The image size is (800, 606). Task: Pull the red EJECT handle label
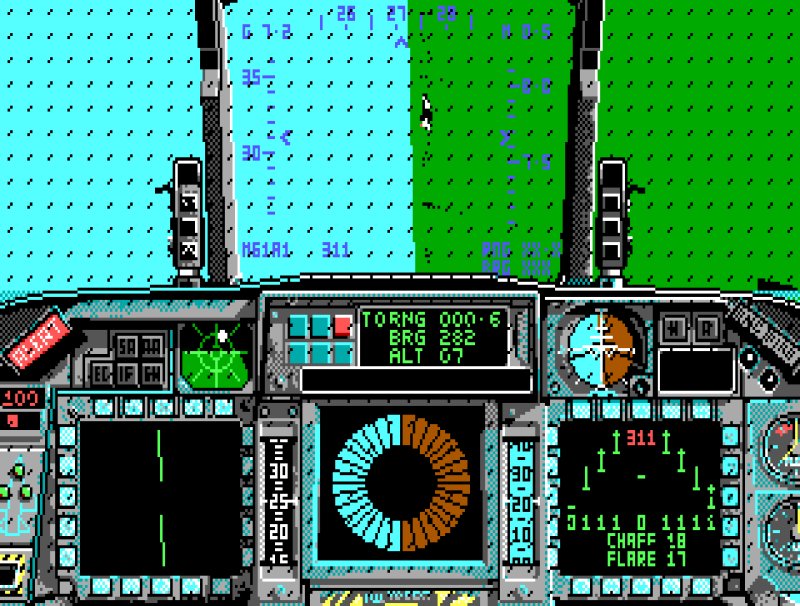pyautogui.click(x=37, y=339)
